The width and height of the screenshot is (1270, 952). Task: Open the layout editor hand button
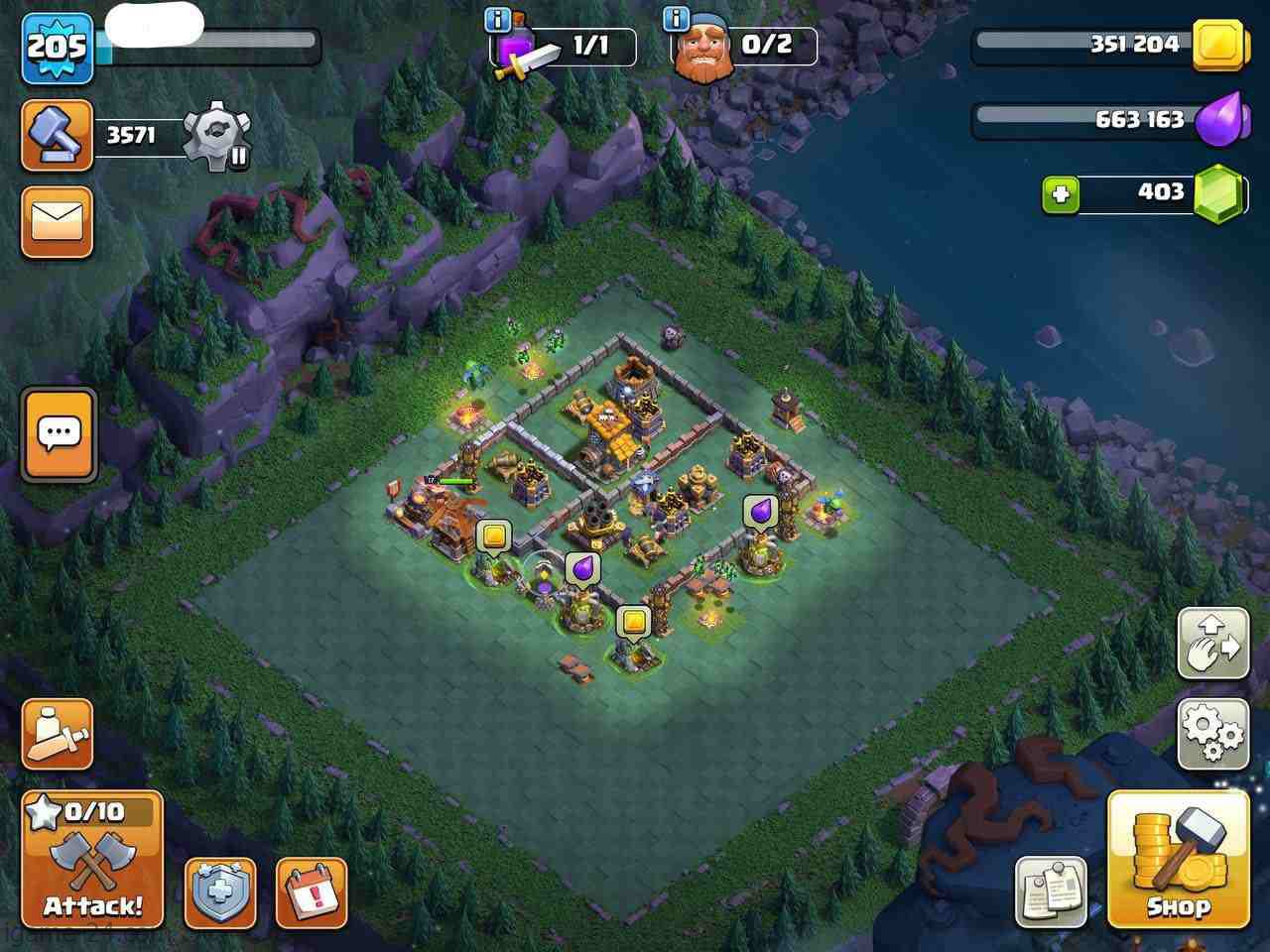[1212, 644]
